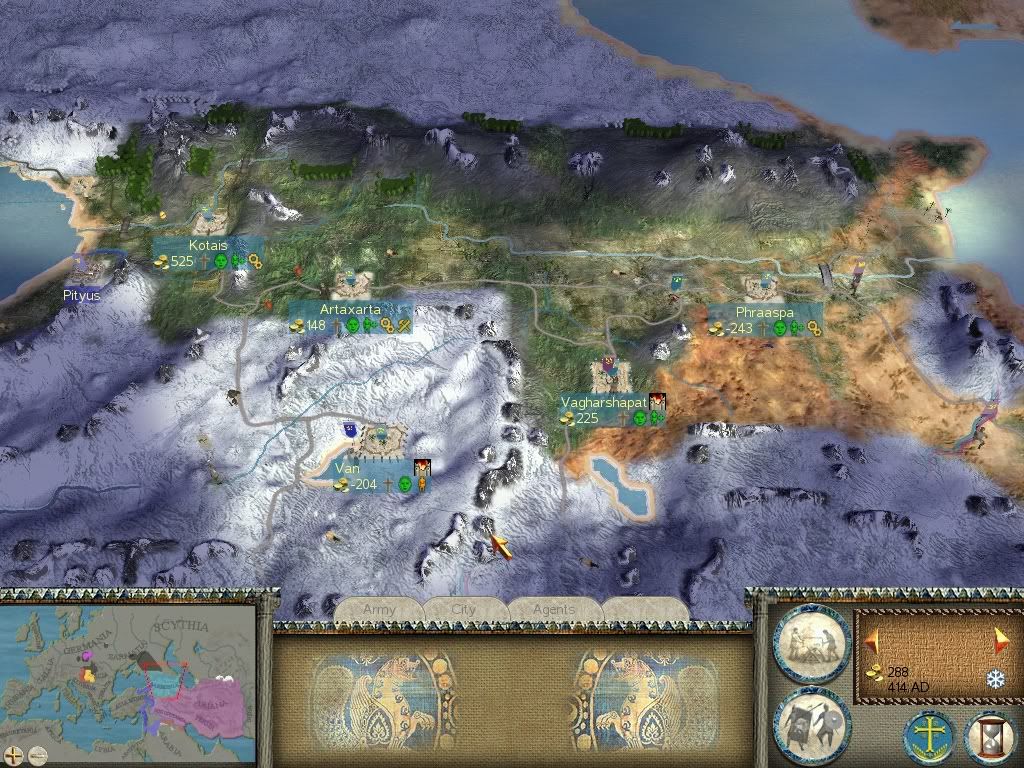Open the faction overview cross button
The image size is (1024, 768).
click(929, 735)
